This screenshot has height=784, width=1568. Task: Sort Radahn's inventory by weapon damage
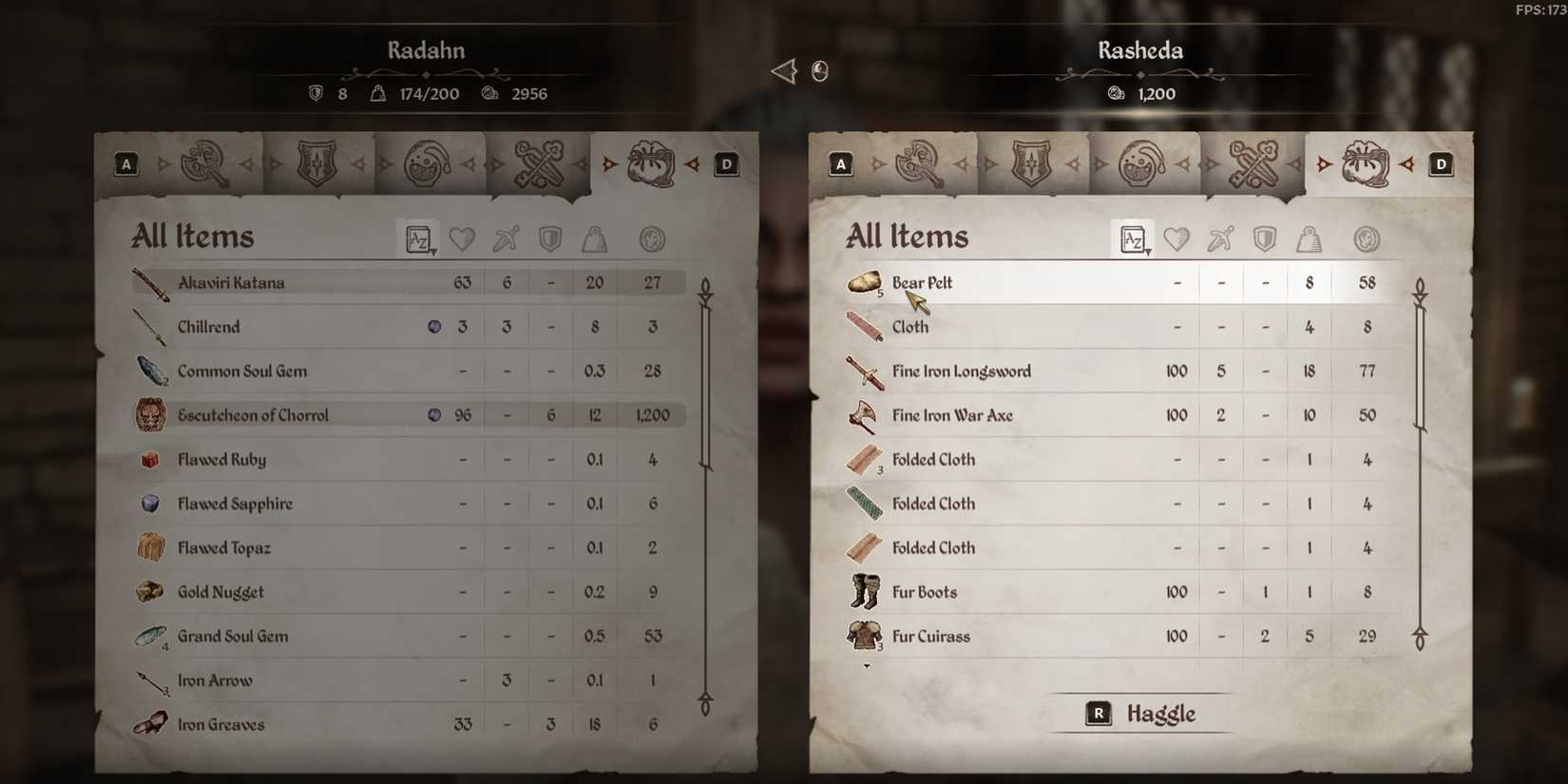pos(506,239)
